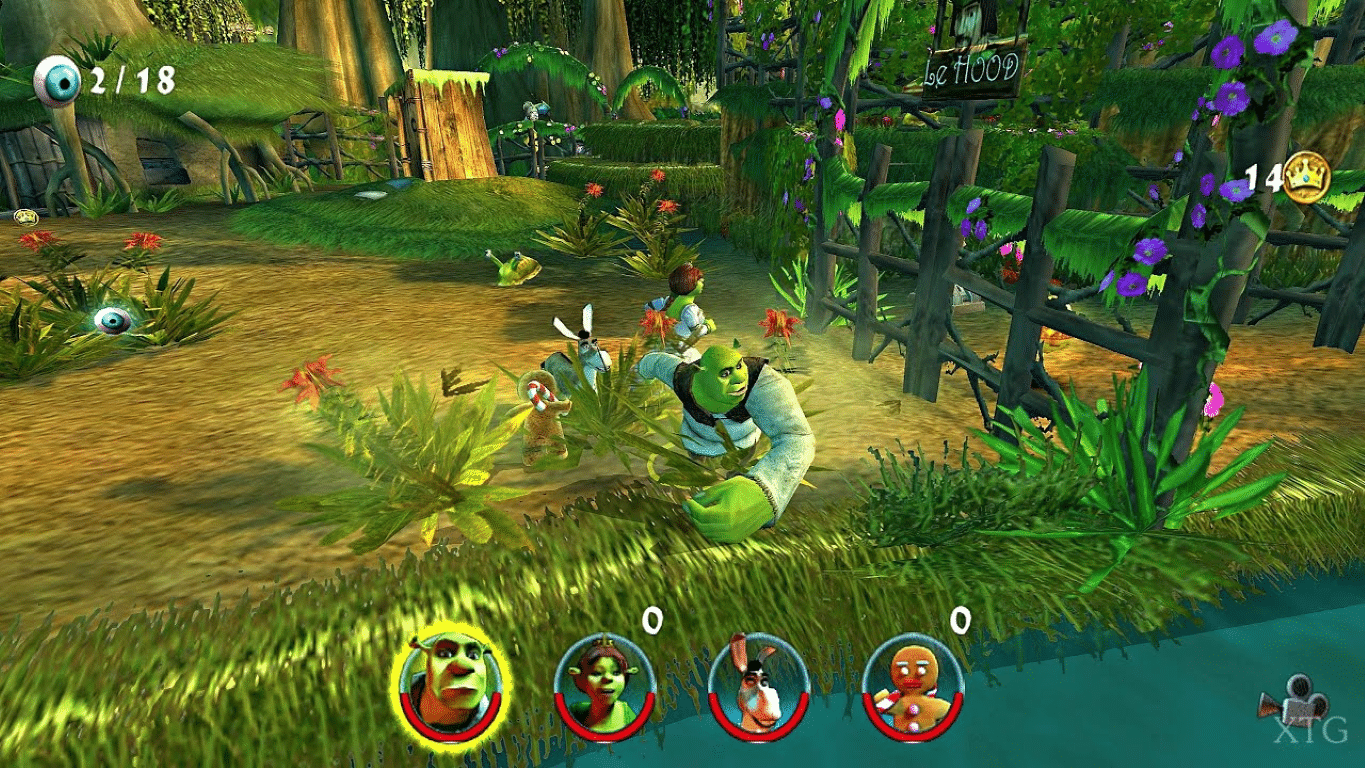Click the small coin pickup on the far left
Image resolution: width=1365 pixels, height=768 pixels.
(x=26, y=216)
